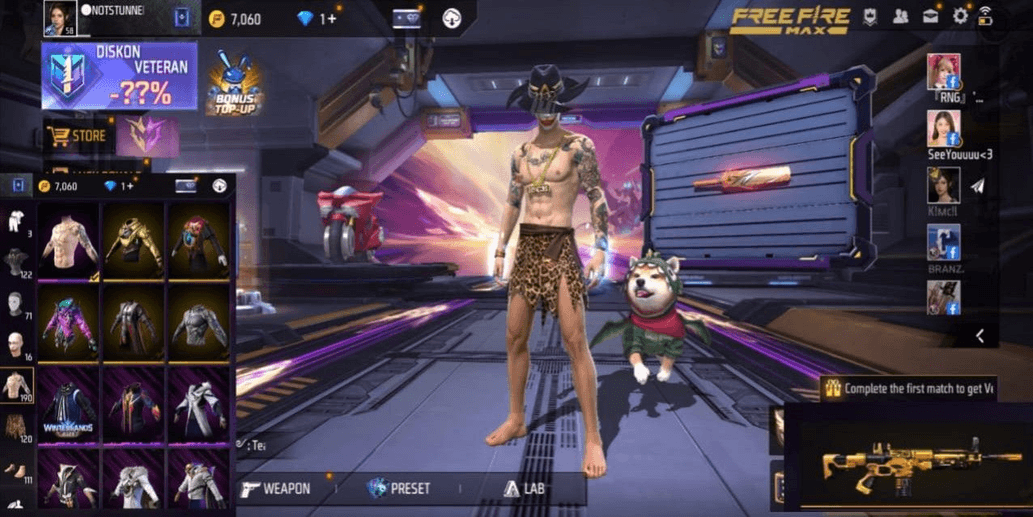1033x517 pixels.
Task: Open the cloud download icon
Action: [x=452, y=19]
